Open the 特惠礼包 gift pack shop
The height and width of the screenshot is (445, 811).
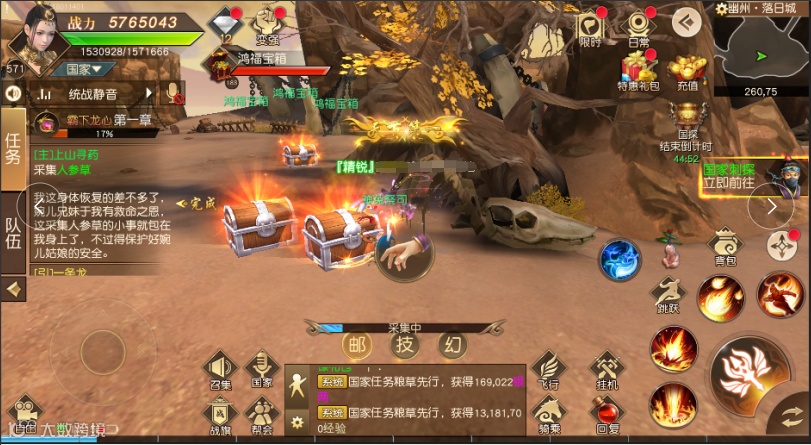click(638, 72)
